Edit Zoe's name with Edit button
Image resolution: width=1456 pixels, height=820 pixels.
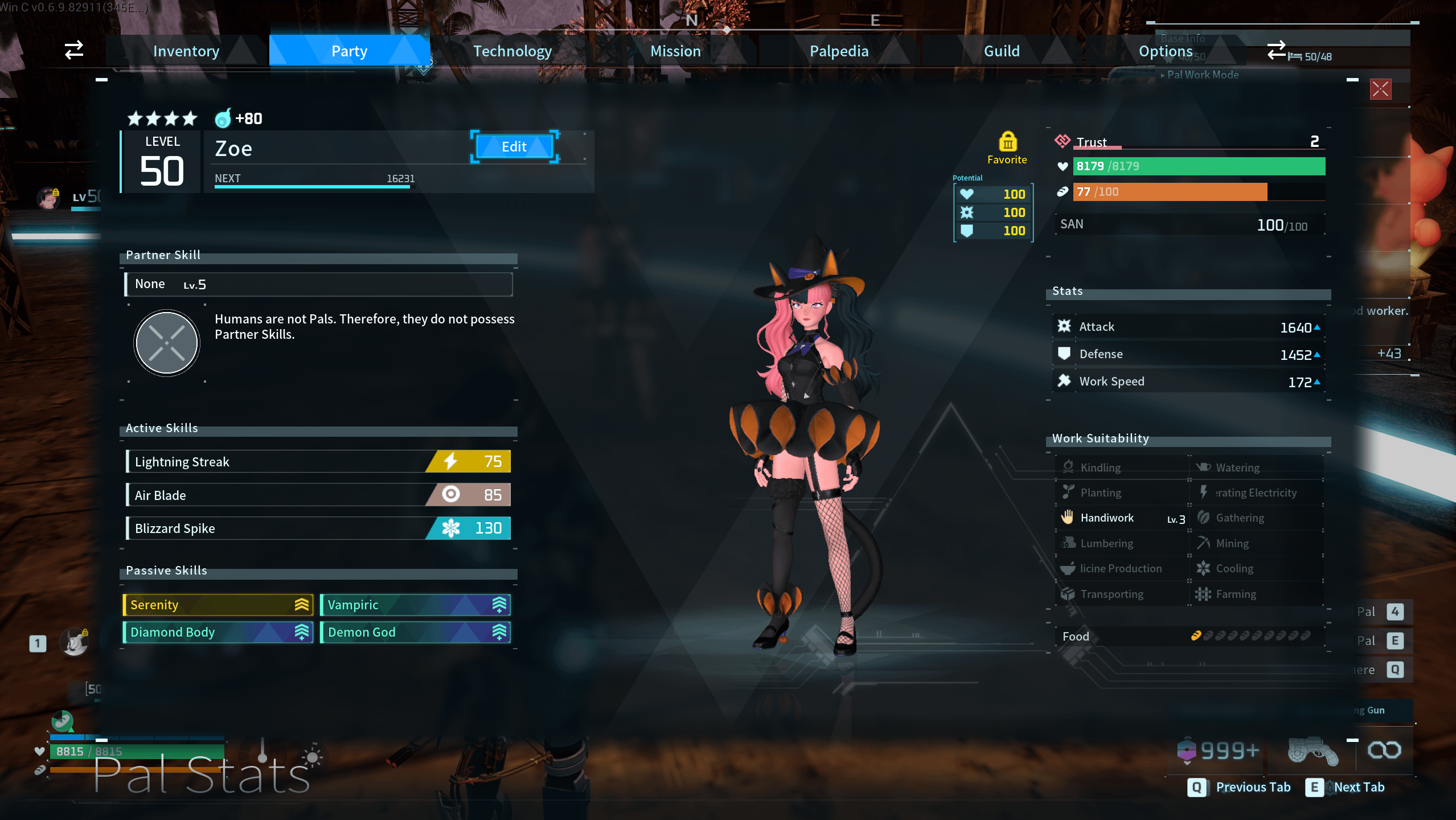pyautogui.click(x=514, y=147)
